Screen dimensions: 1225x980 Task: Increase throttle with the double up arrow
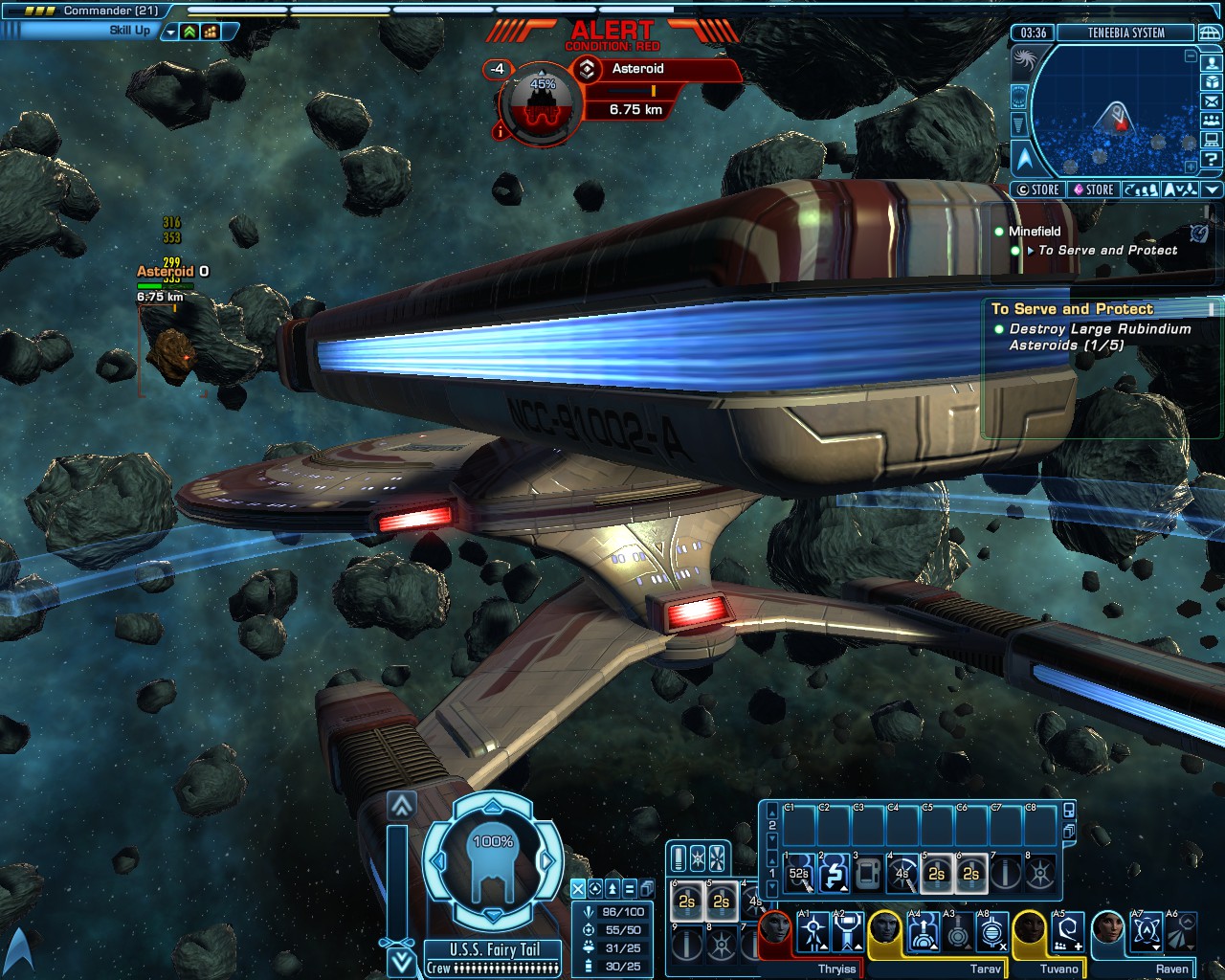pos(402,806)
